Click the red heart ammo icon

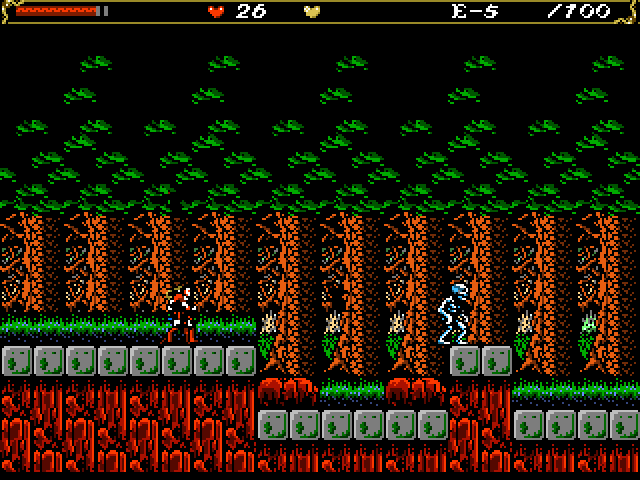pos(216,12)
